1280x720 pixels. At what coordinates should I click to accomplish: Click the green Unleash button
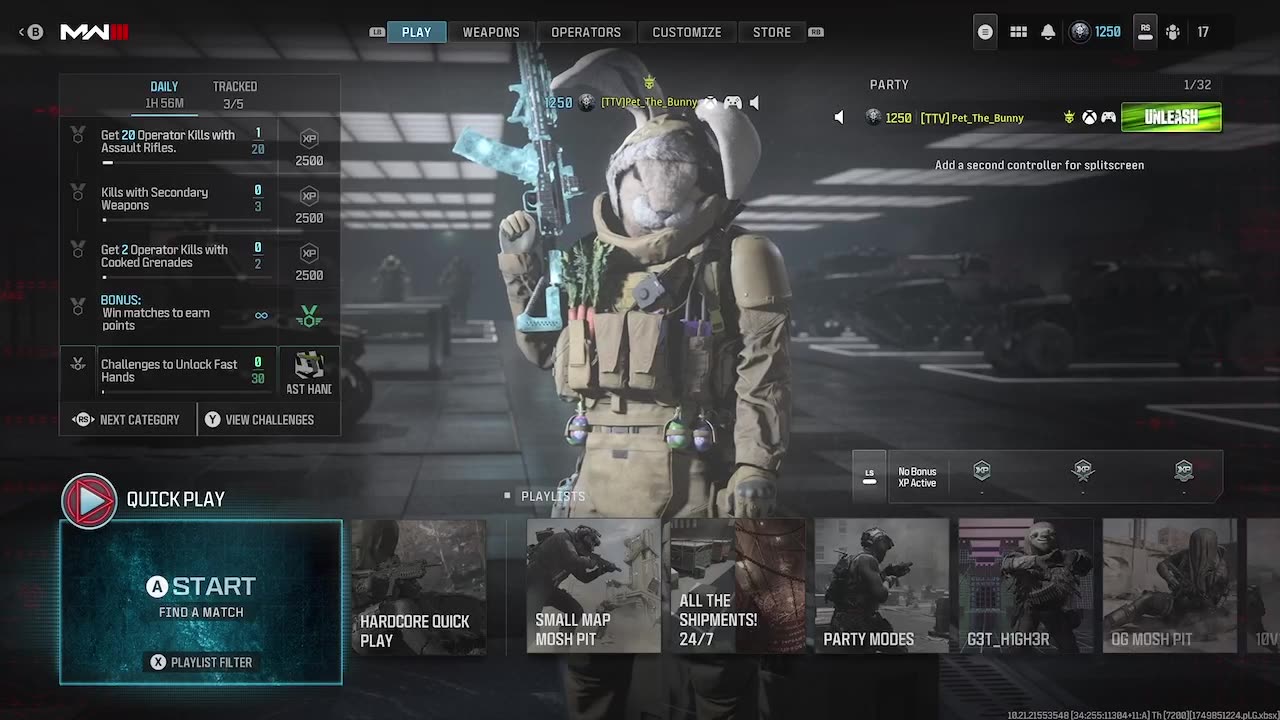click(x=1171, y=117)
